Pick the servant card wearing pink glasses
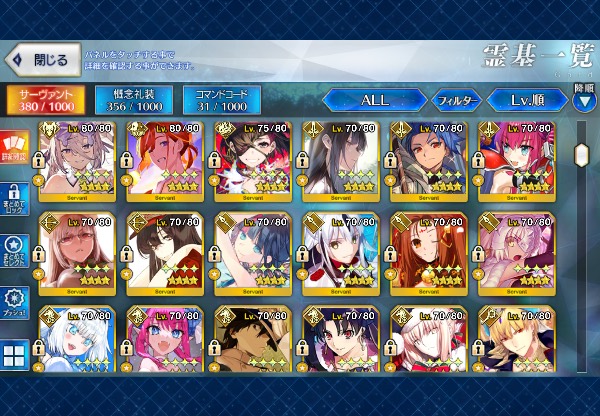 click(x=77, y=250)
